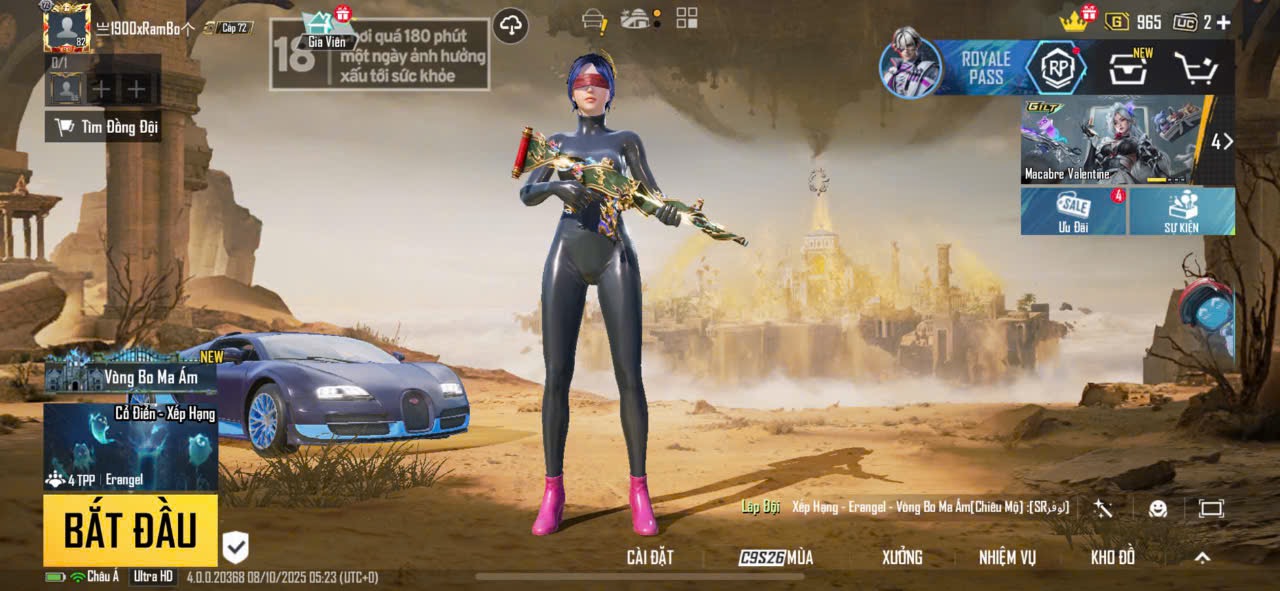Image resolution: width=1280 pixels, height=591 pixels.
Task: Select the Cổ Điển - Xếp Hạng mode panel
Action: (130, 447)
